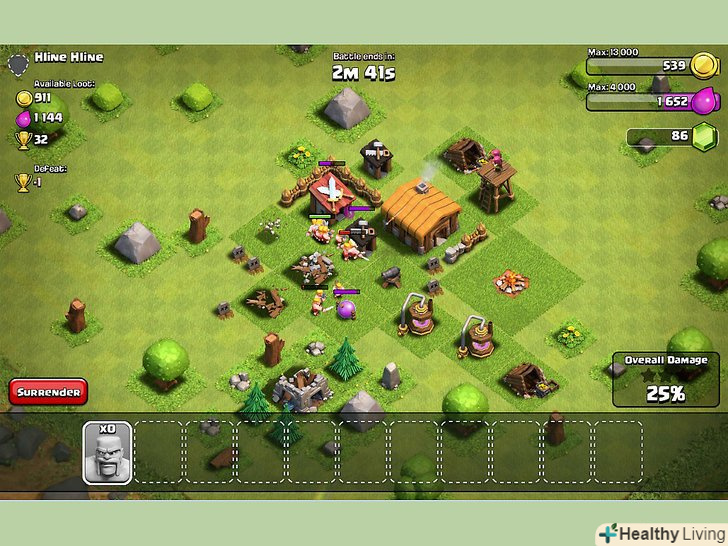Surrender the battle with the red button
728x546 pixels.
(48, 392)
